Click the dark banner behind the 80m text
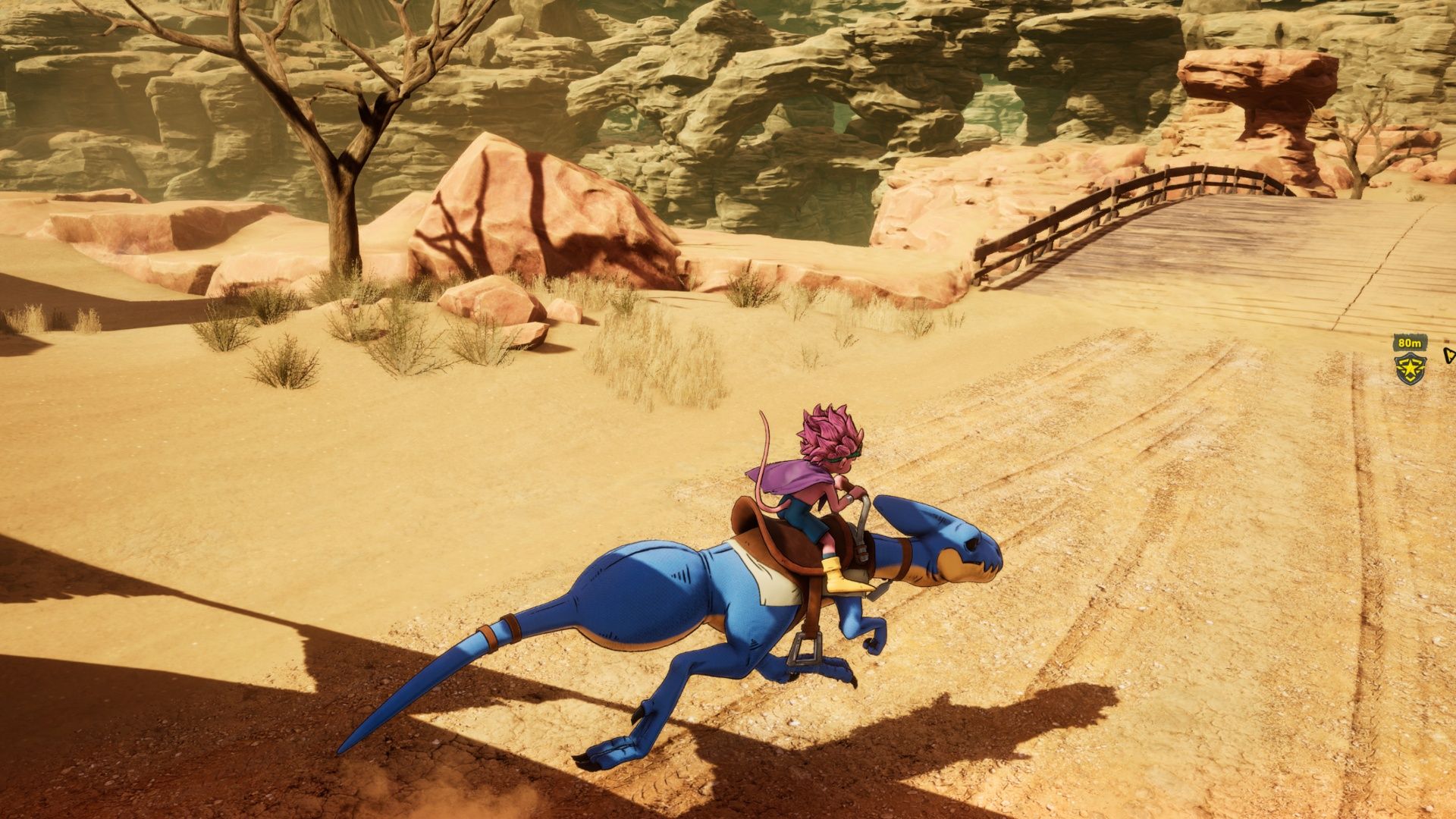This screenshot has width=1456, height=819. tap(1410, 342)
